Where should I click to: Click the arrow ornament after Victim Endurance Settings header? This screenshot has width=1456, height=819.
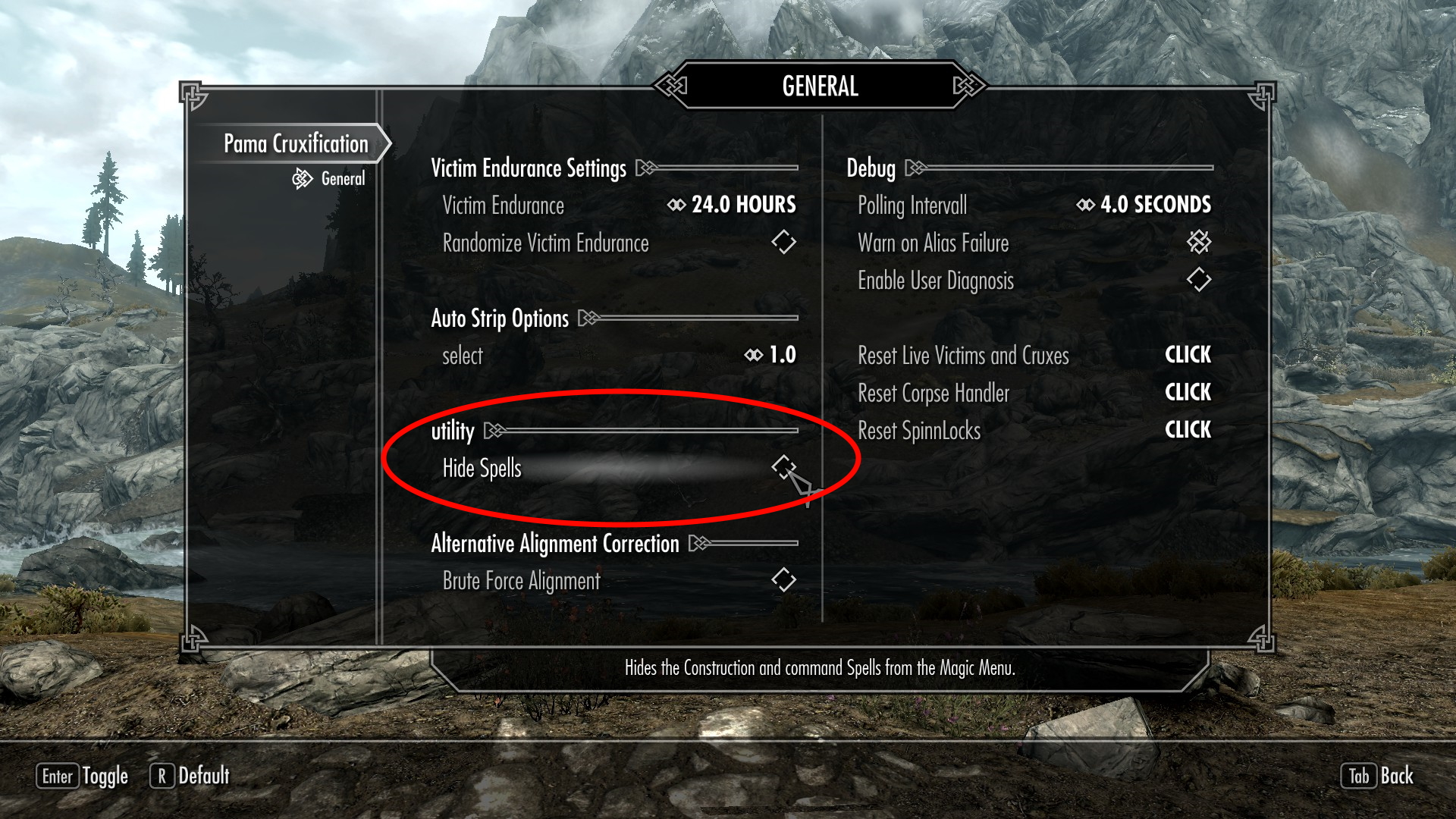[645, 168]
